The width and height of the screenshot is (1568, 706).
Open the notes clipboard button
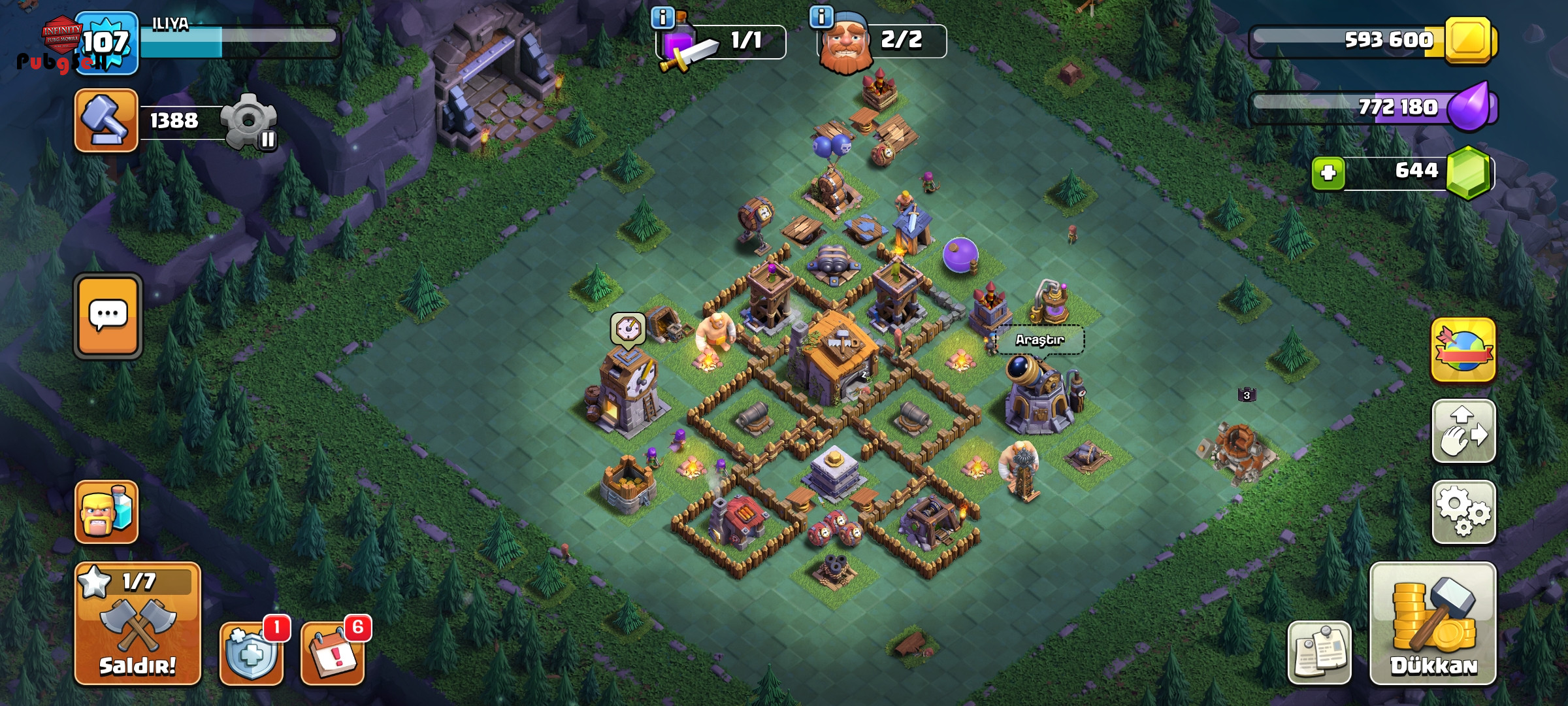1319,652
